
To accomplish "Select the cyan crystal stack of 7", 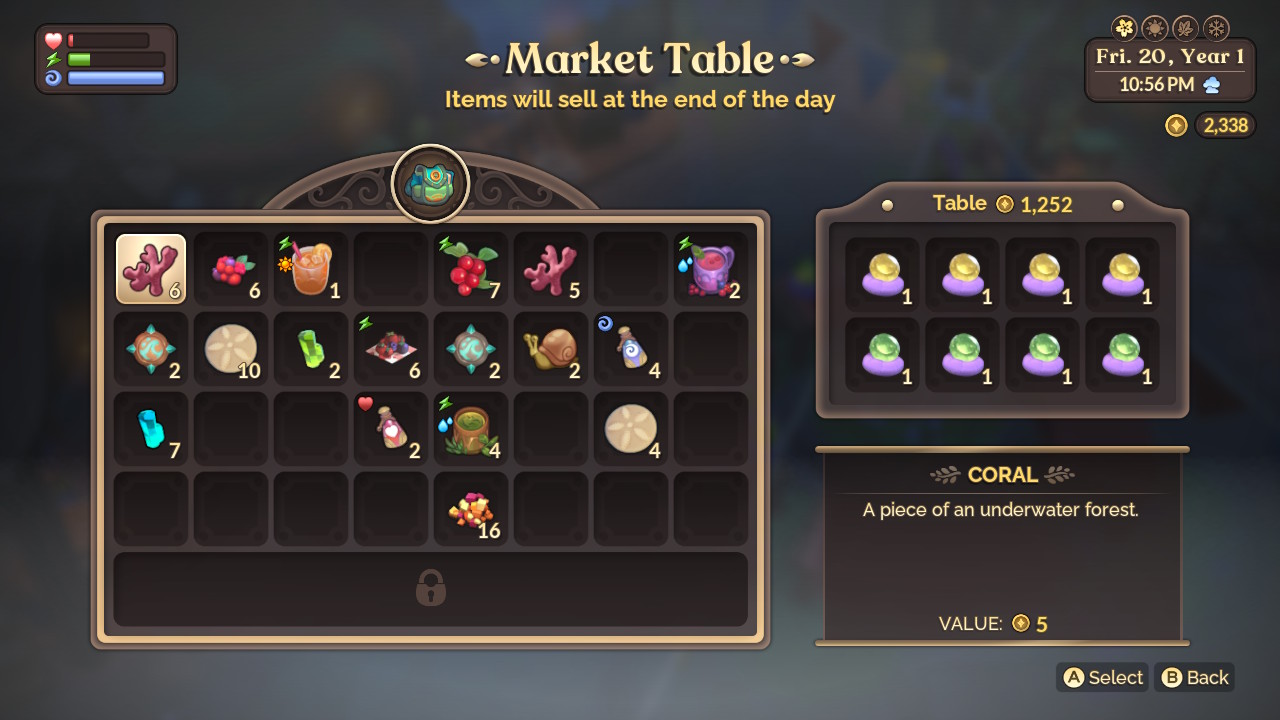I will click(151, 428).
